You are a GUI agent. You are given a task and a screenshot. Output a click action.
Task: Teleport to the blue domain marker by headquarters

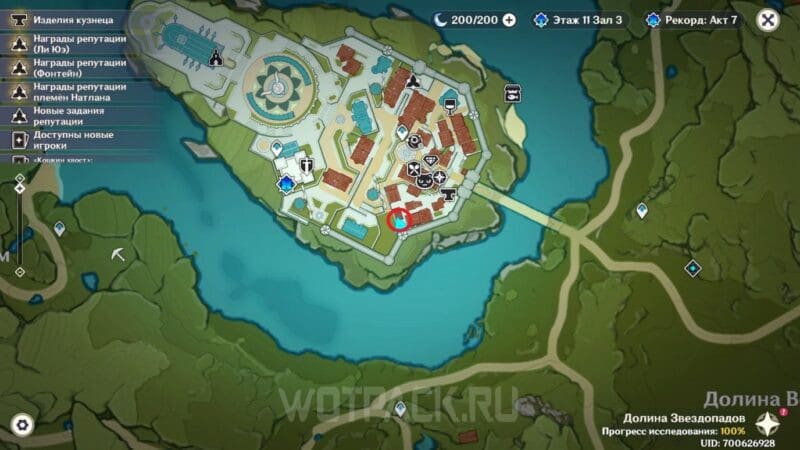289,183
